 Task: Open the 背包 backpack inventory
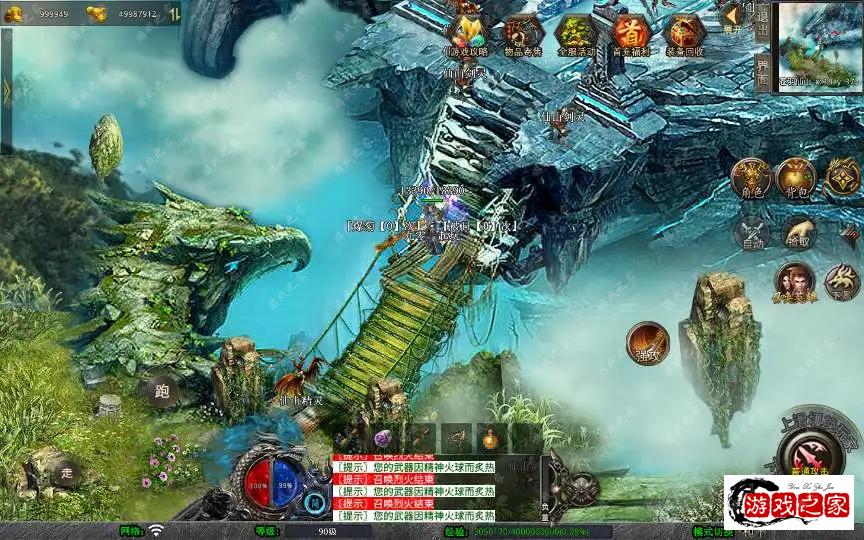point(797,178)
